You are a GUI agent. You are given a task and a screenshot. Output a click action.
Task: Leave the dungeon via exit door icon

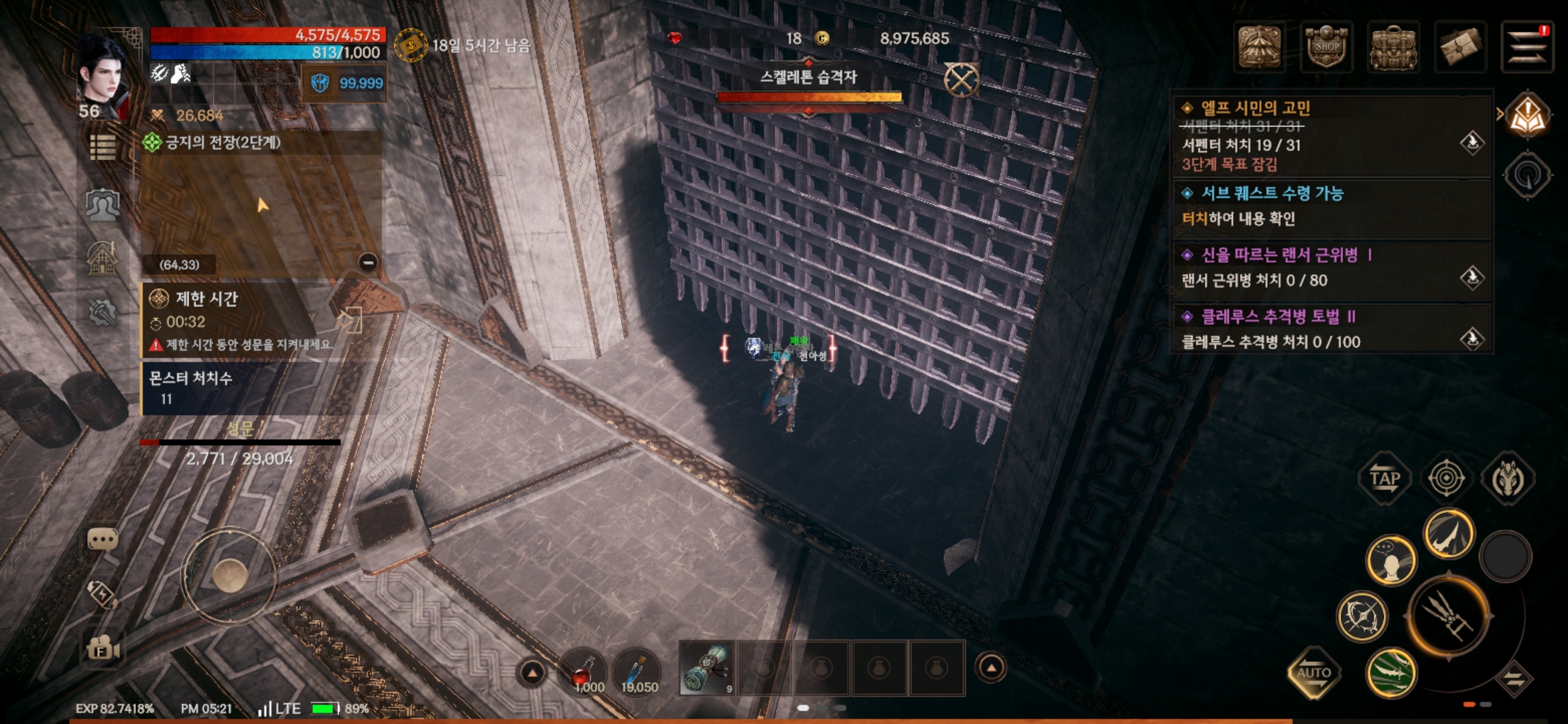pyautogui.click(x=350, y=321)
